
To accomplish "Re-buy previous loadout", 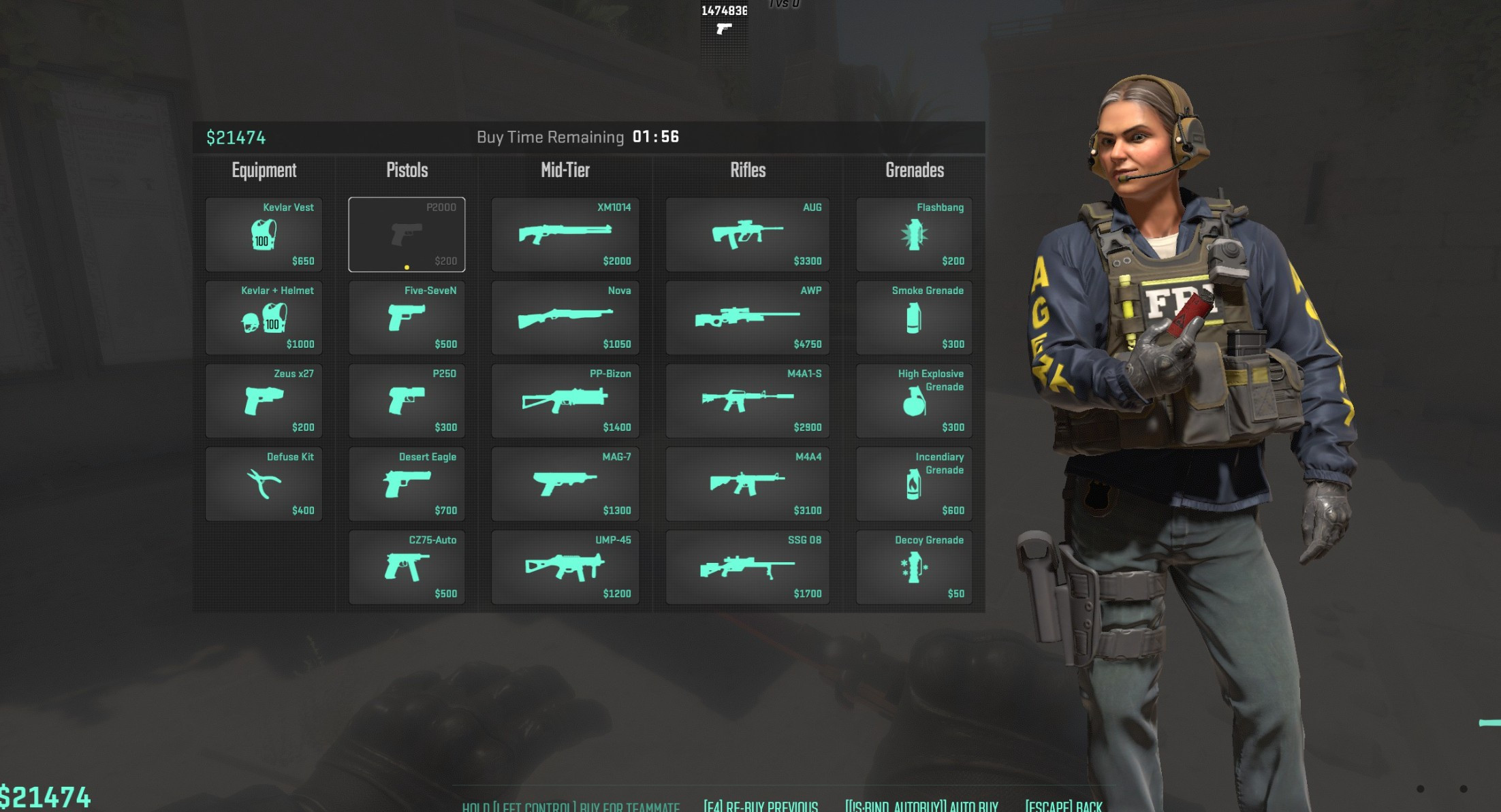I will [x=761, y=805].
